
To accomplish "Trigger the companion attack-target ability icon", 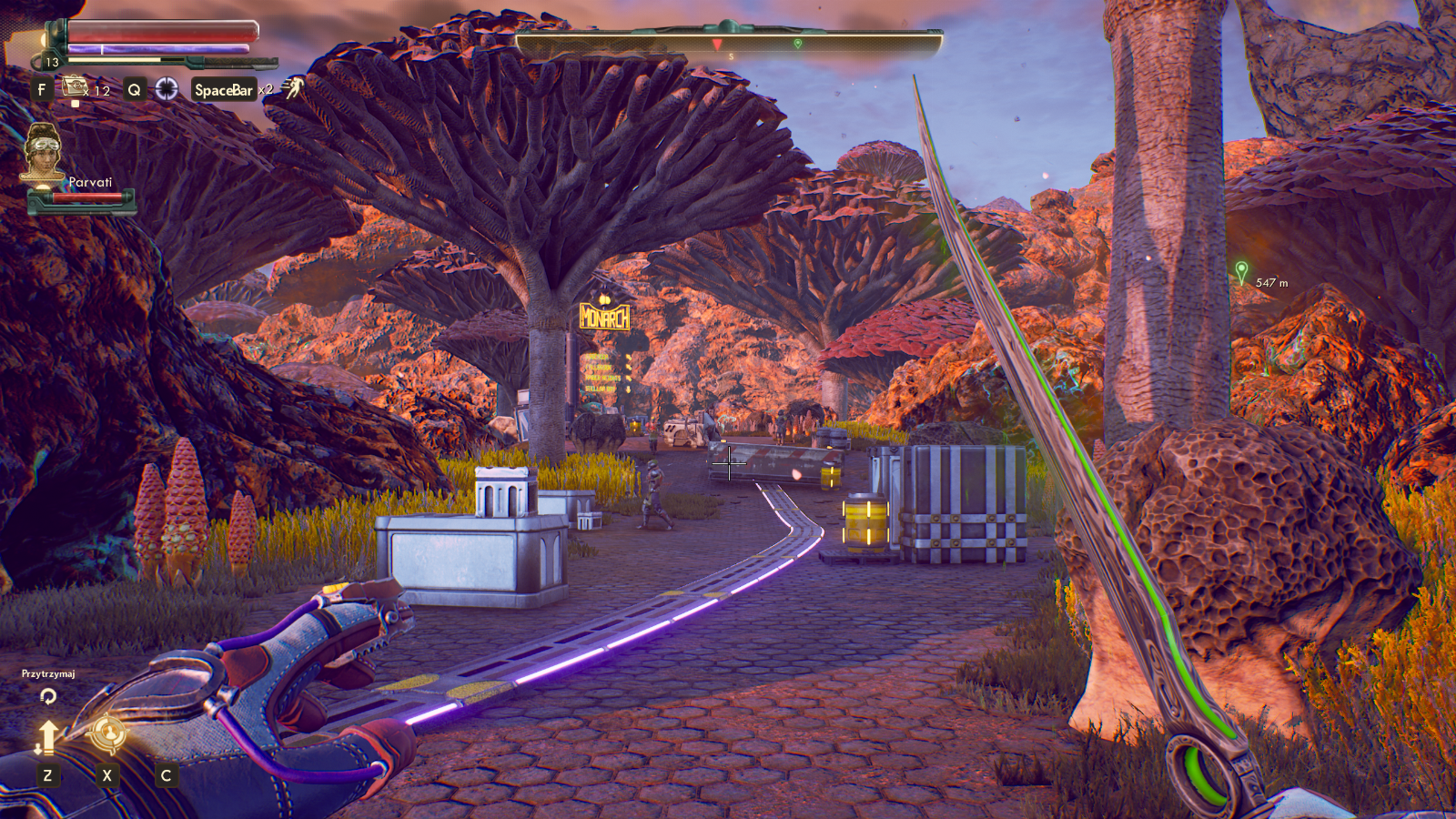I will tap(107, 733).
